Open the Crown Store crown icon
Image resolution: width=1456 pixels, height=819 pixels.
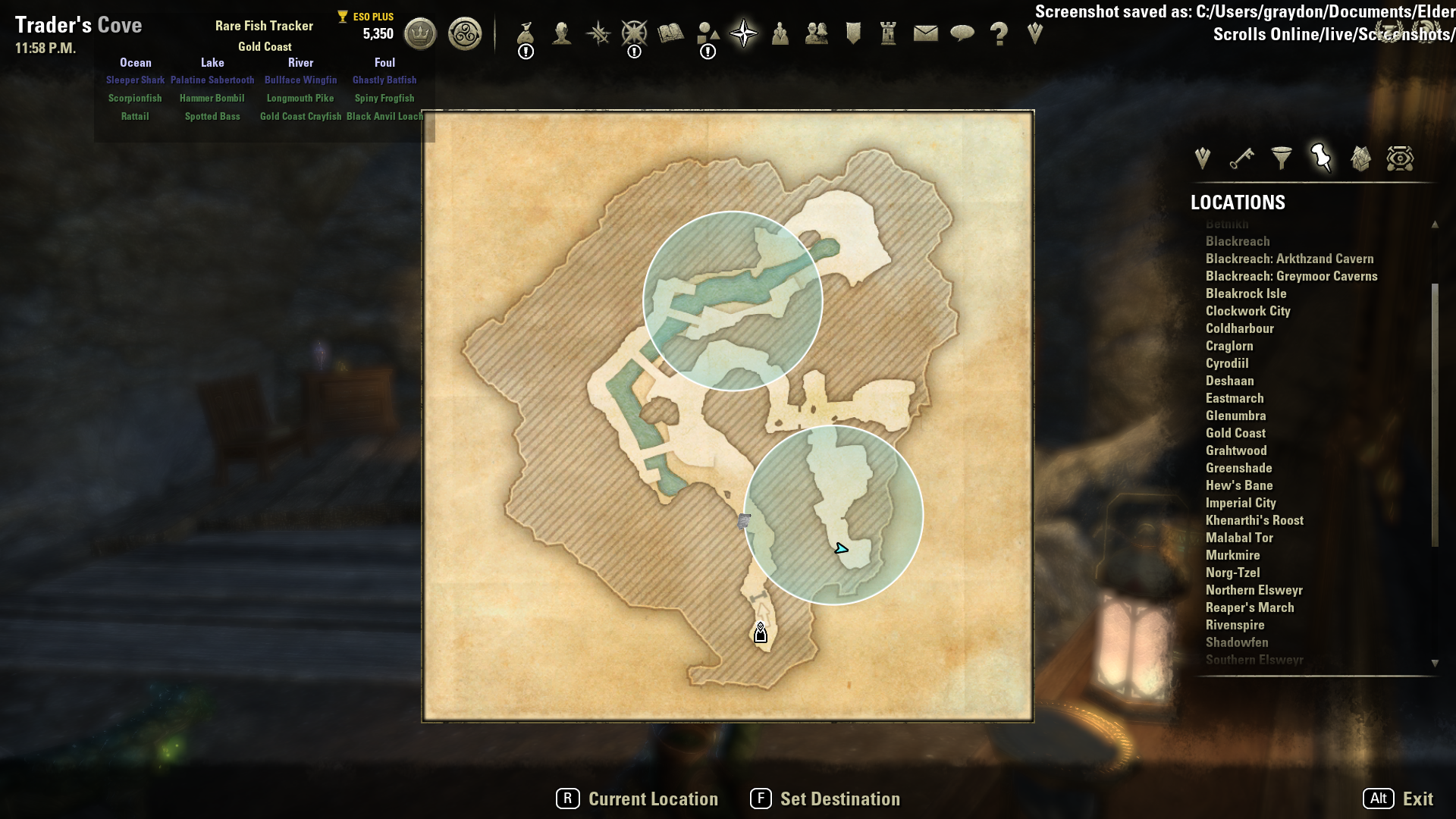[420, 34]
